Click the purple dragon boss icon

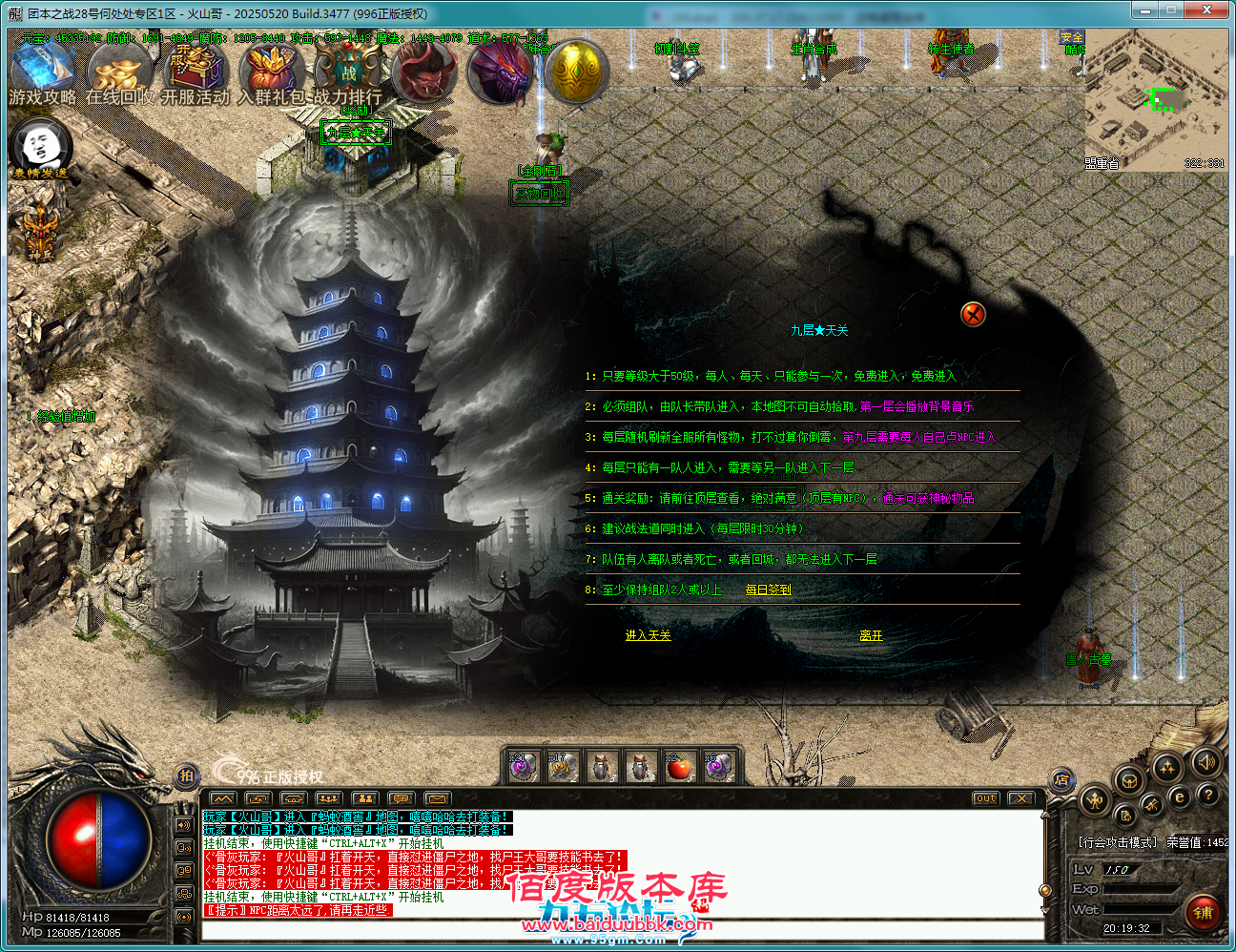point(501,73)
